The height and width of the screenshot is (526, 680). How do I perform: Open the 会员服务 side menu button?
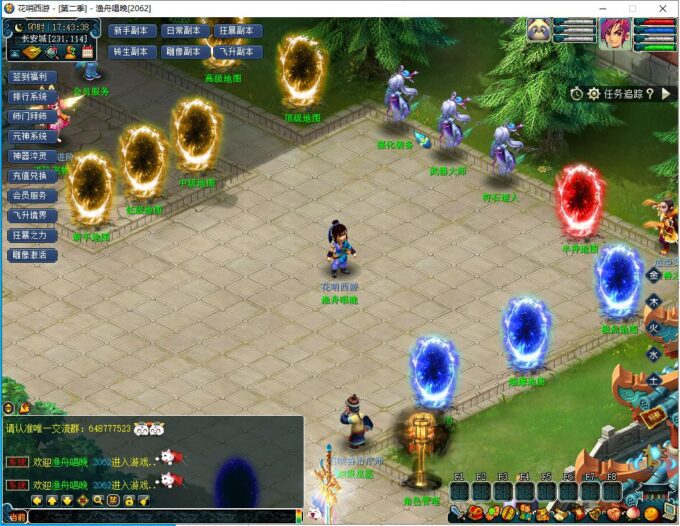32,195
